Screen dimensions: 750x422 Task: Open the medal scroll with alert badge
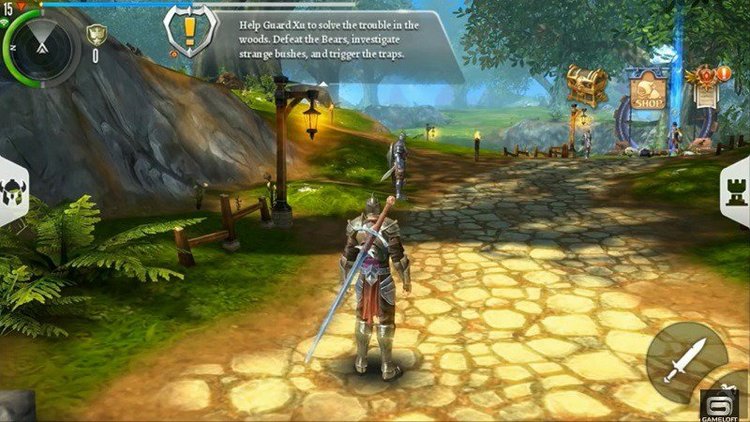[x=706, y=85]
